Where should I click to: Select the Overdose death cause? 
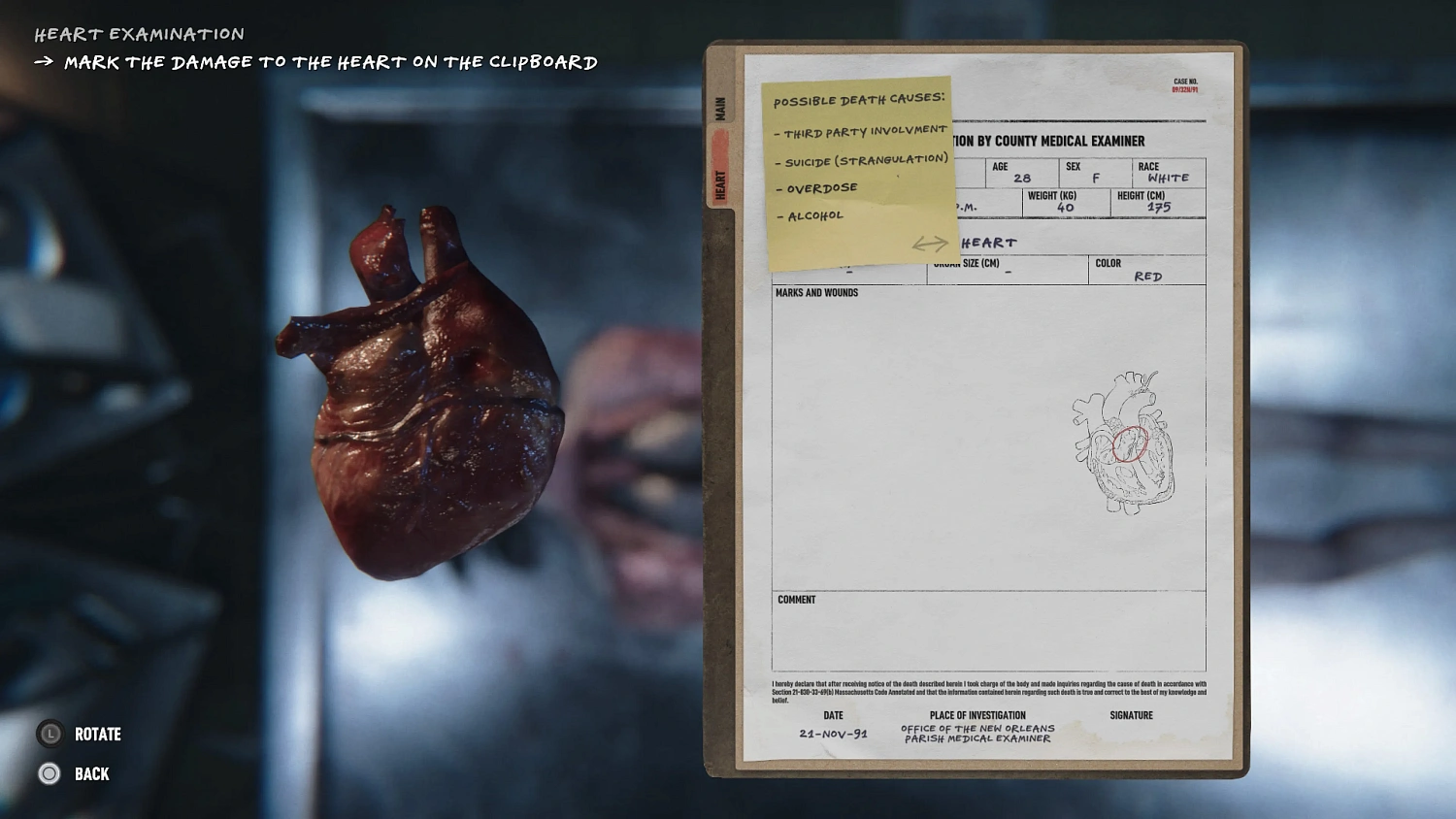[818, 187]
